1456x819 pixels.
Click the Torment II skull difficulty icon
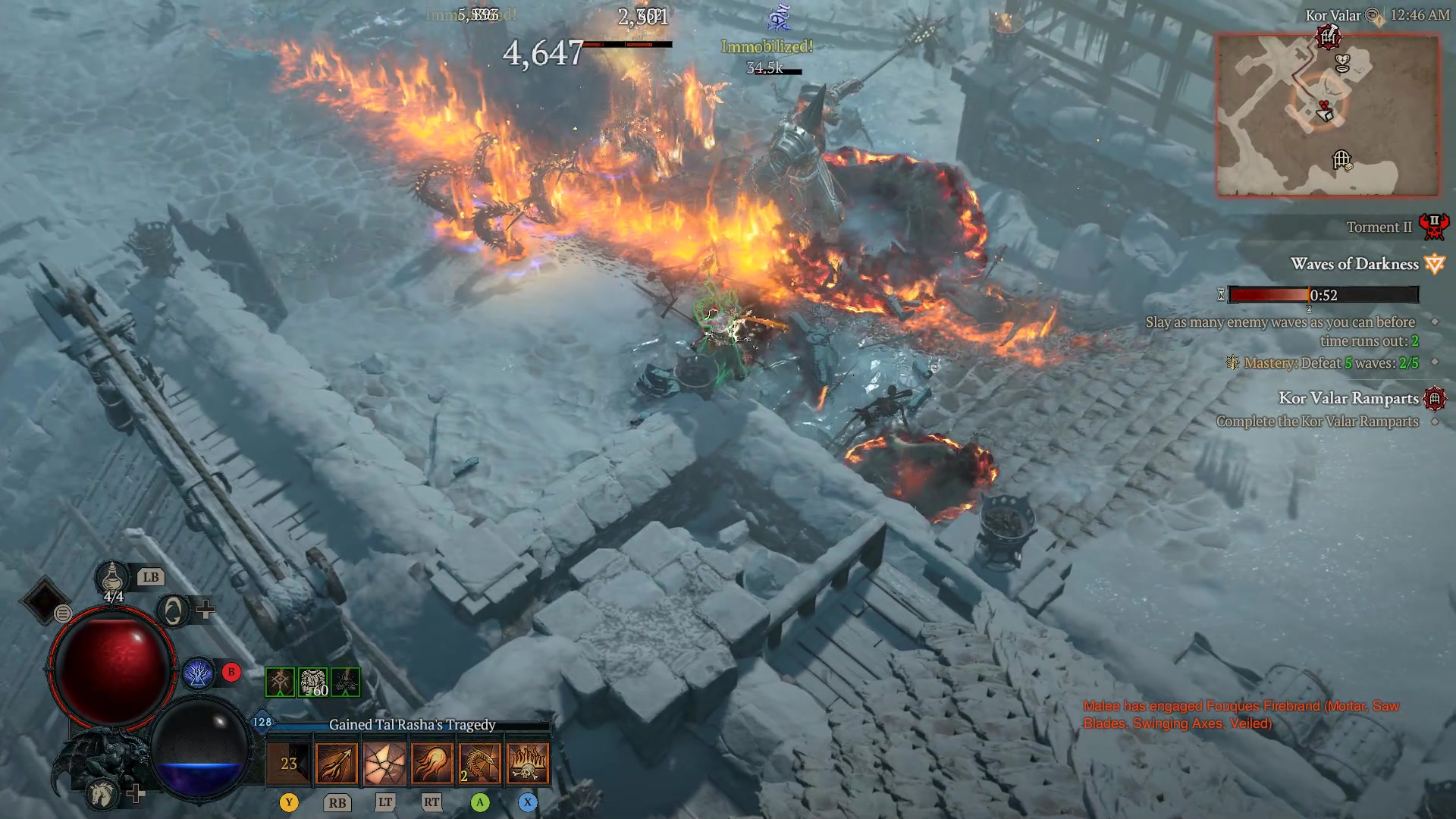[1436, 227]
